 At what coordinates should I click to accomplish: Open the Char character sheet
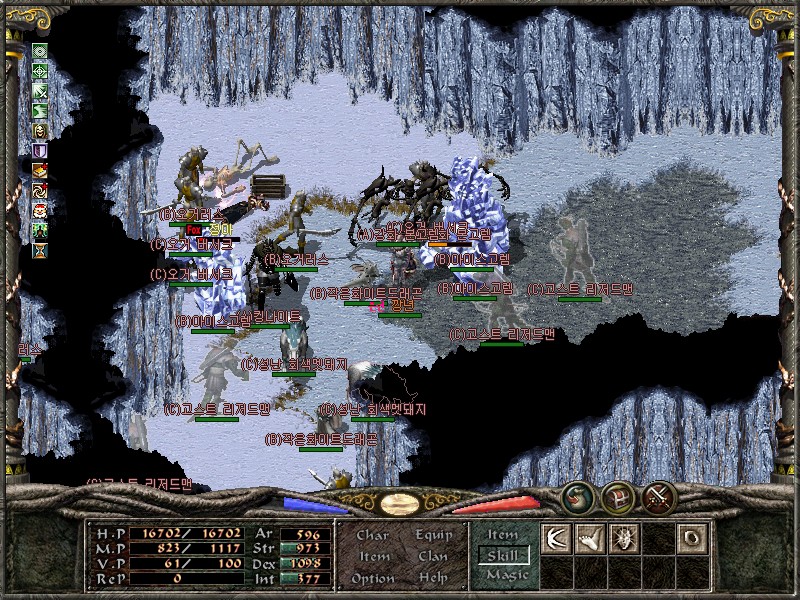(373, 535)
